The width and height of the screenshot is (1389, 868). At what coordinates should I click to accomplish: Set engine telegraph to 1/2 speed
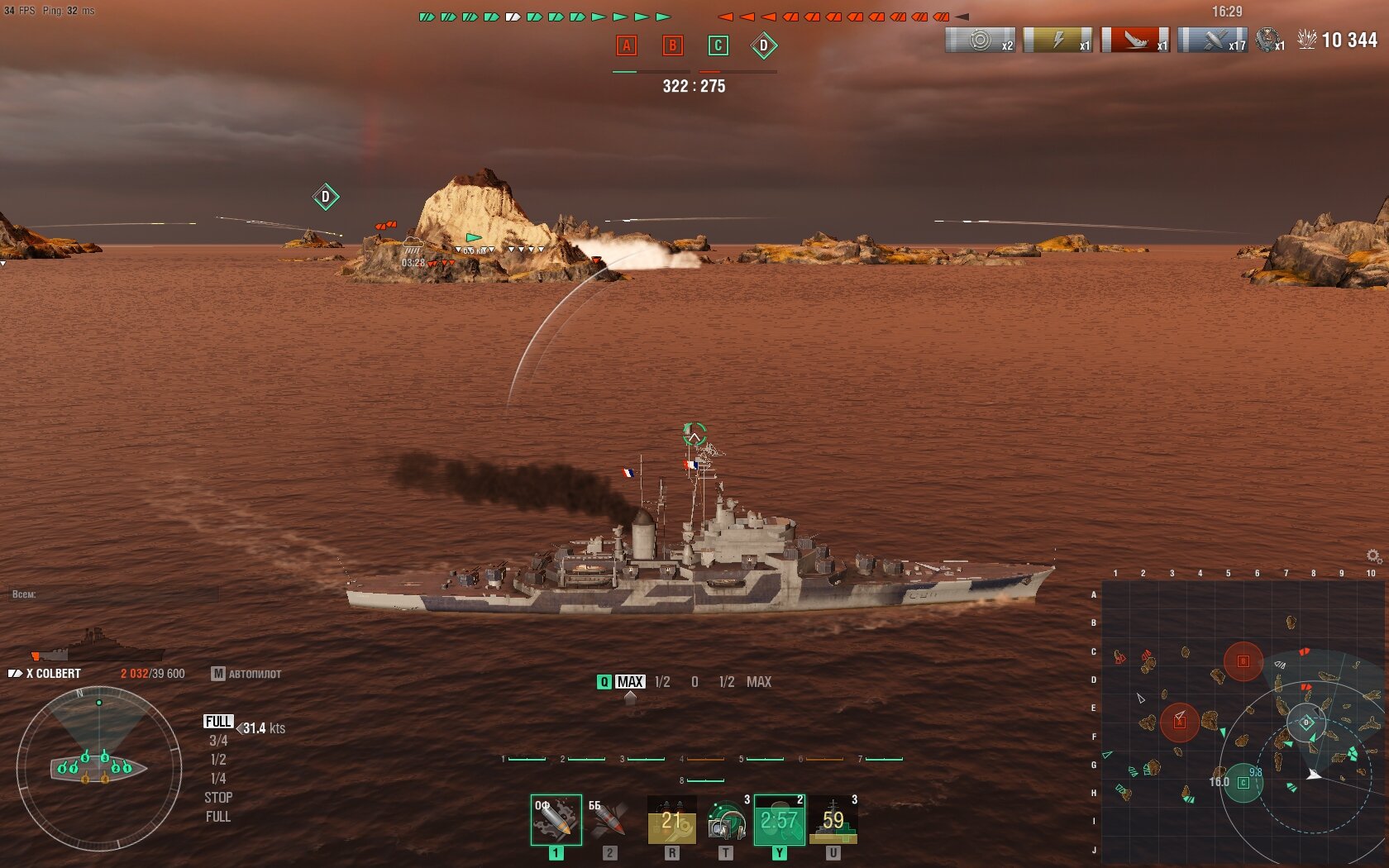click(x=218, y=760)
